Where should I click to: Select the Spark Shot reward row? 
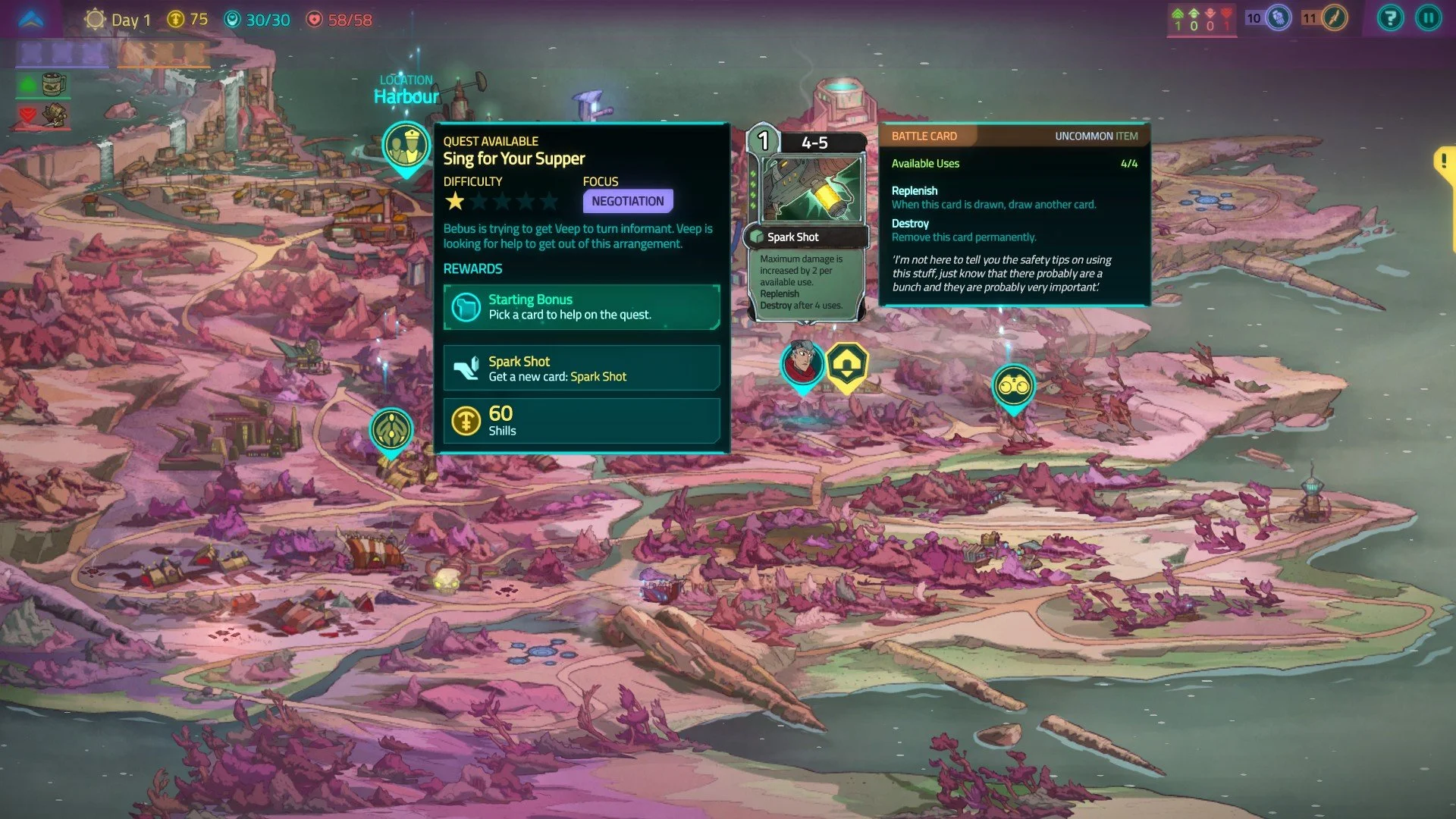(581, 369)
